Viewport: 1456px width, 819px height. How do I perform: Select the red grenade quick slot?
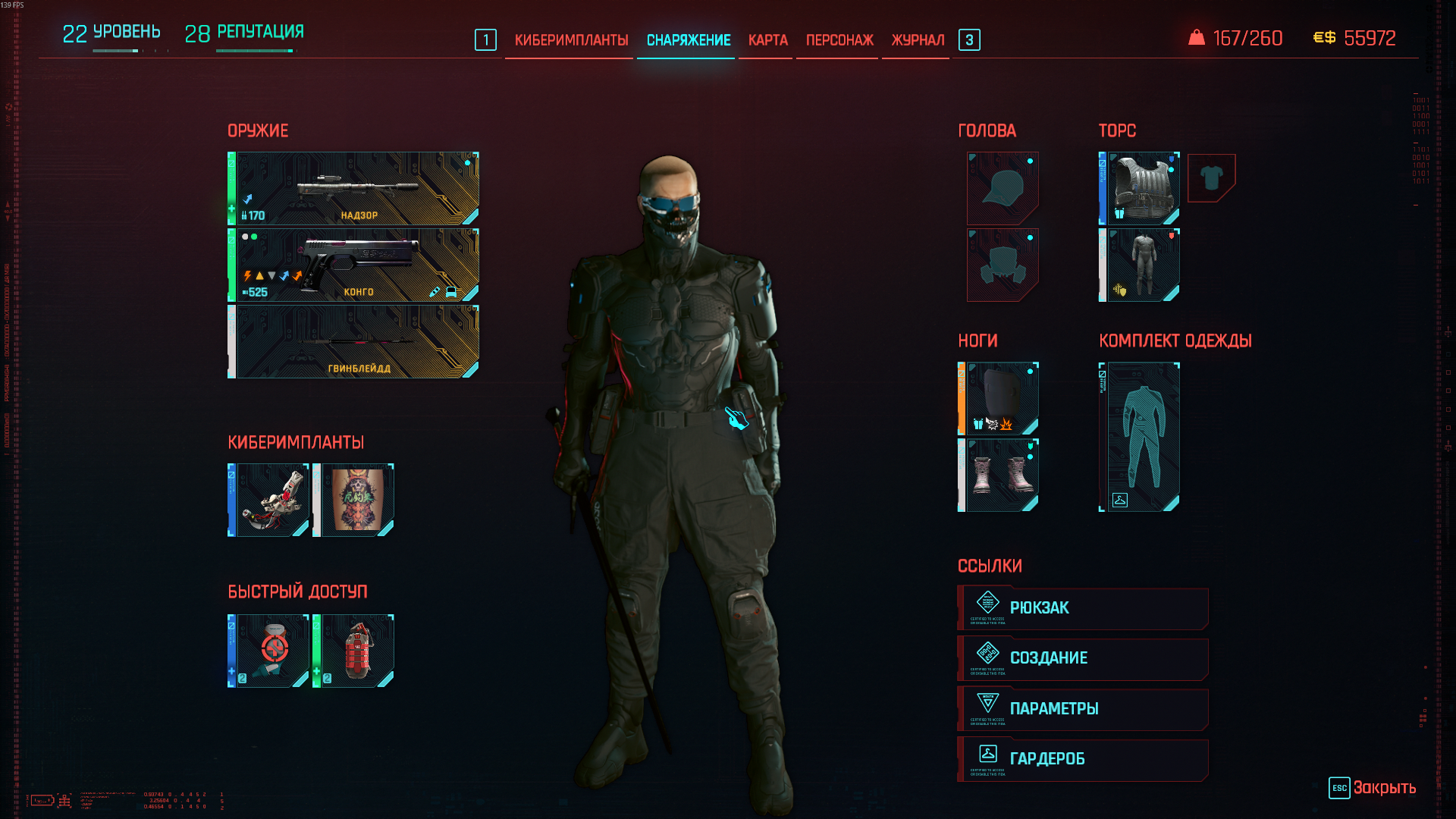(x=355, y=651)
